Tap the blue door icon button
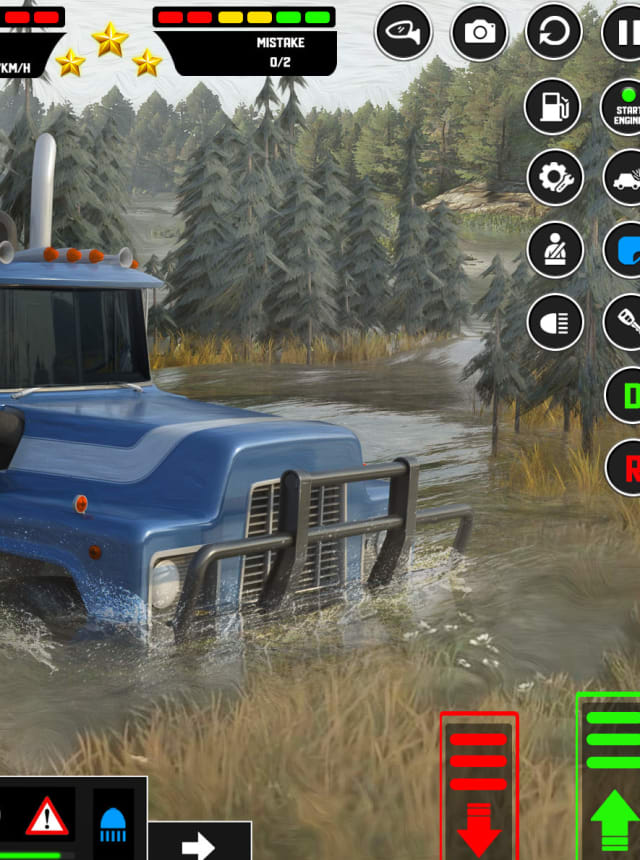This screenshot has height=860, width=640. [626, 250]
